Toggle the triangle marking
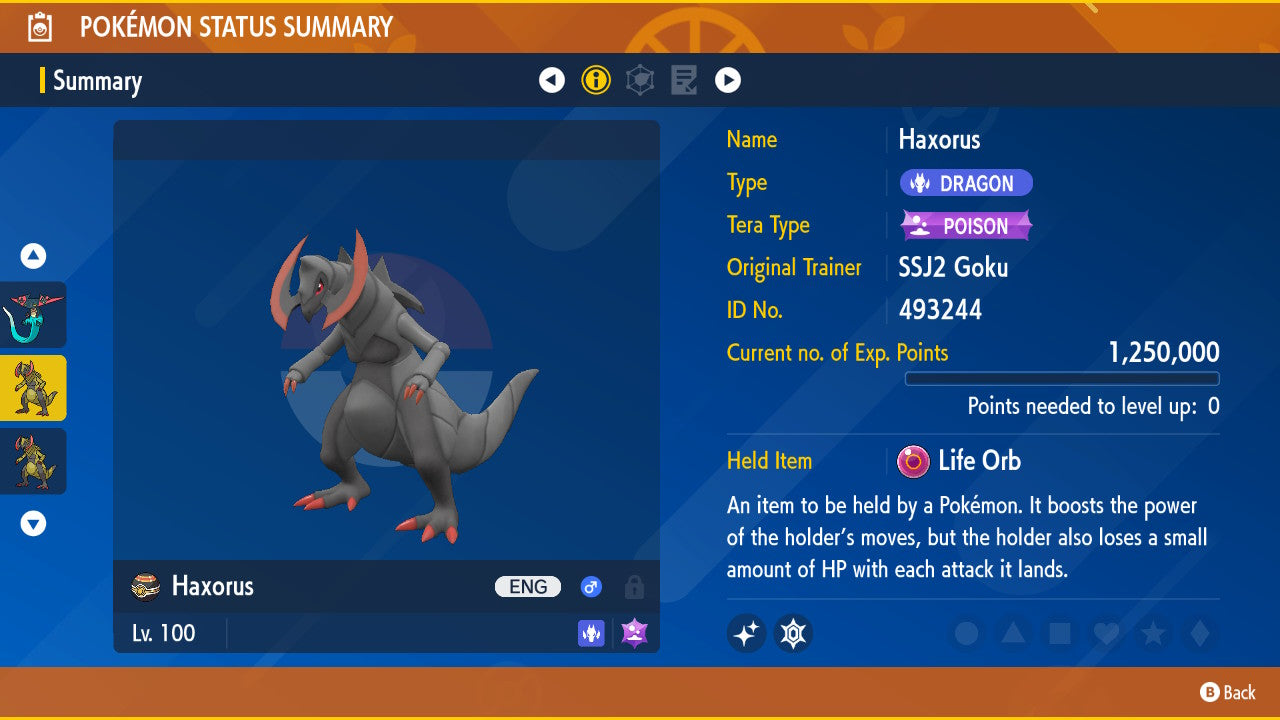The width and height of the screenshot is (1280, 720). tap(1013, 633)
